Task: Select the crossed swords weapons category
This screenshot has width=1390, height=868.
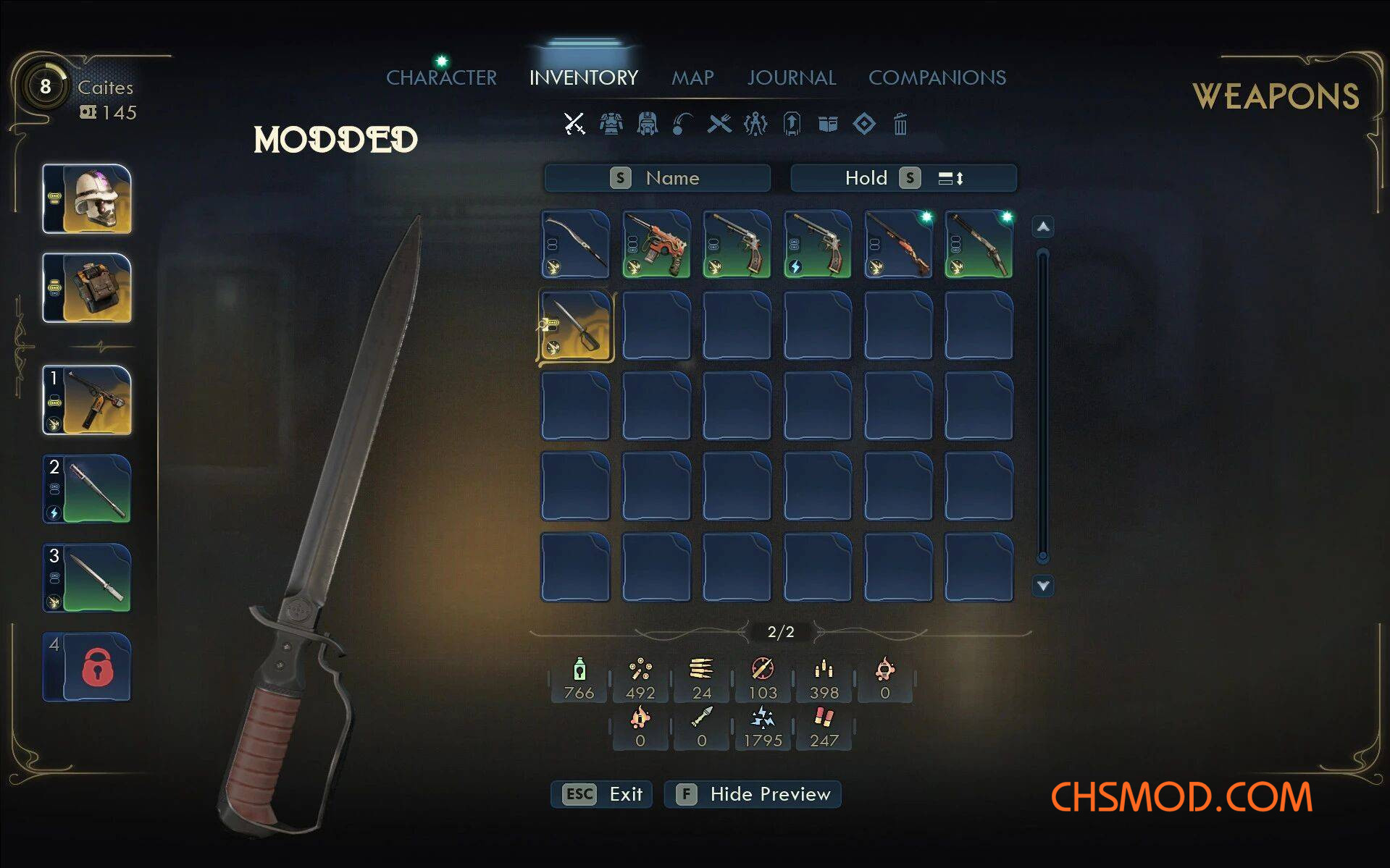Action: (574, 124)
